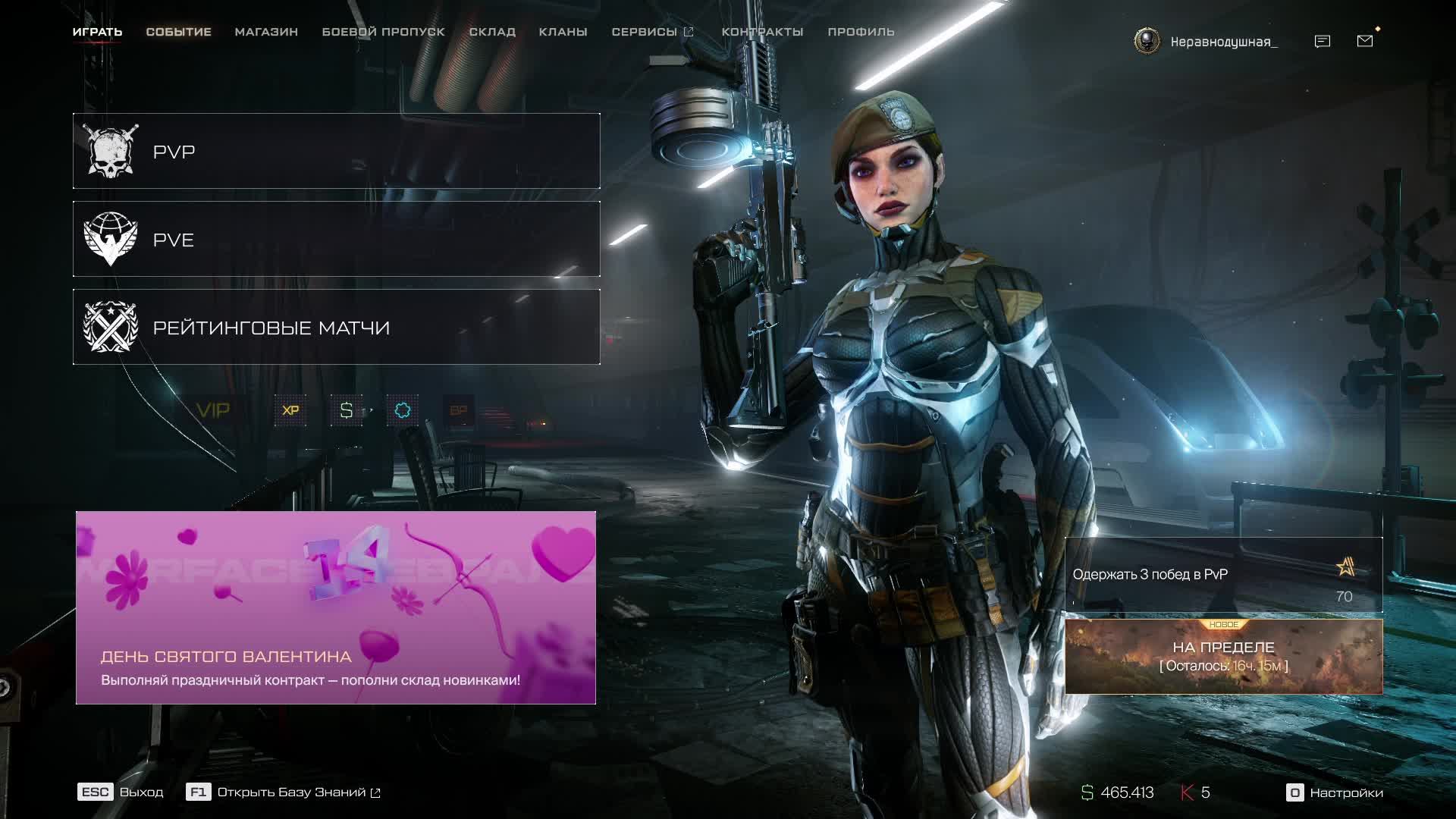Switch to the СКЛАД tab

[492, 32]
